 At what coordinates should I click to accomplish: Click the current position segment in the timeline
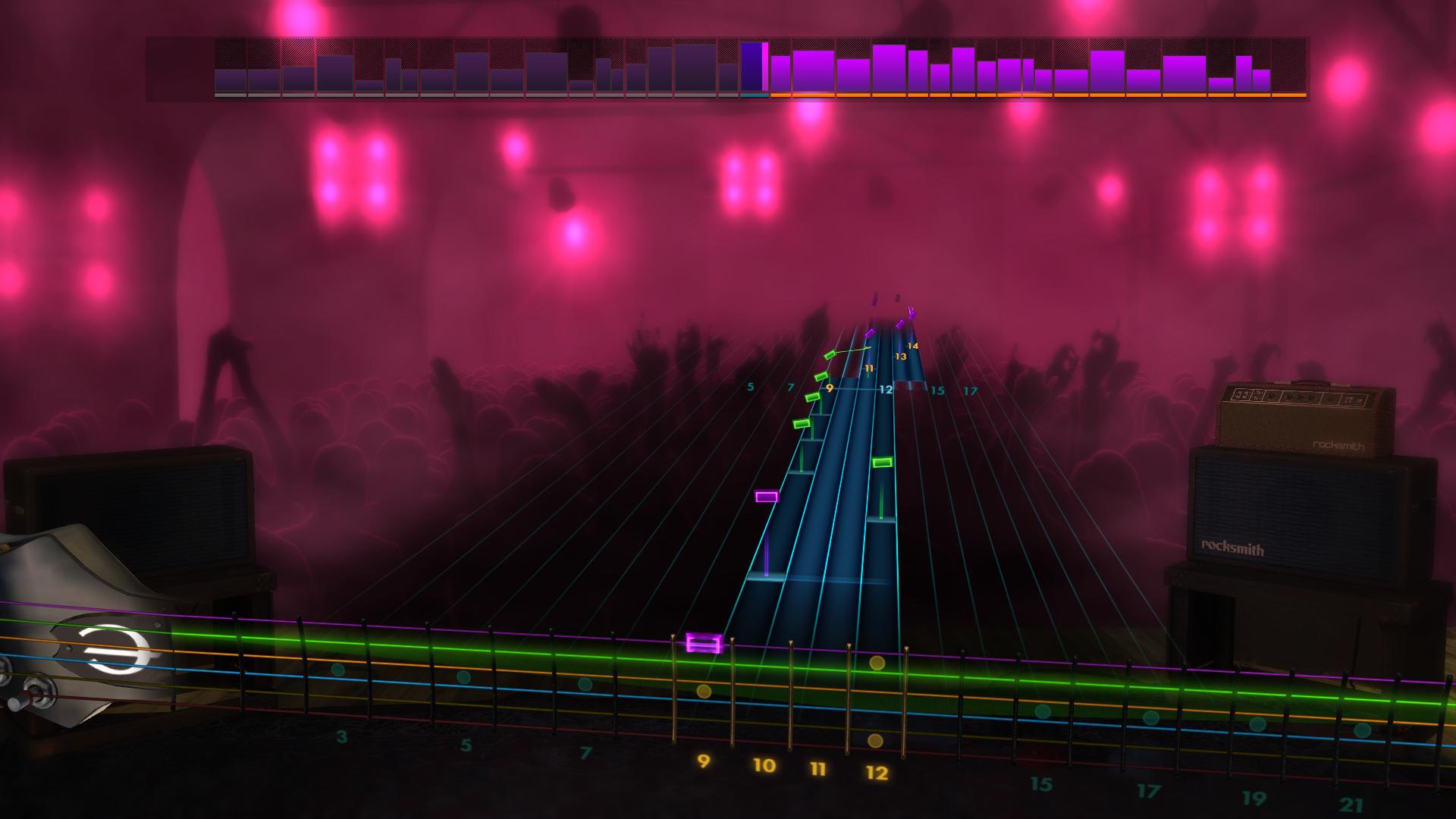click(x=755, y=68)
